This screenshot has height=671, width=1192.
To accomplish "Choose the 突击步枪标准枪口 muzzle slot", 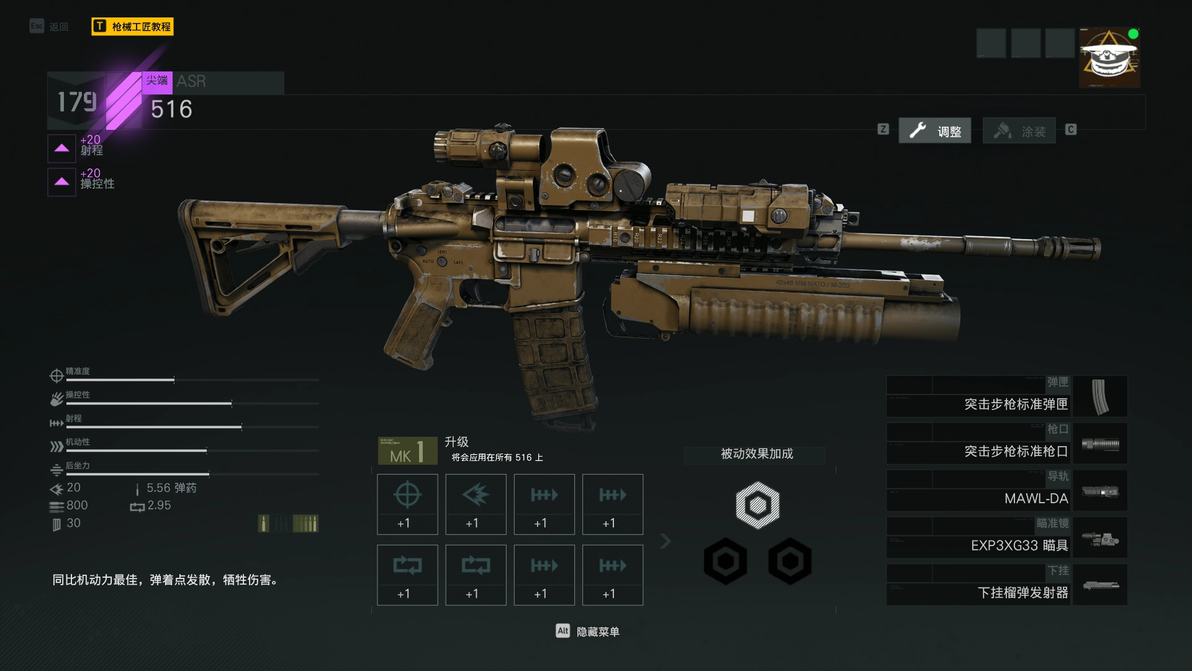I will pyautogui.click(x=1006, y=444).
